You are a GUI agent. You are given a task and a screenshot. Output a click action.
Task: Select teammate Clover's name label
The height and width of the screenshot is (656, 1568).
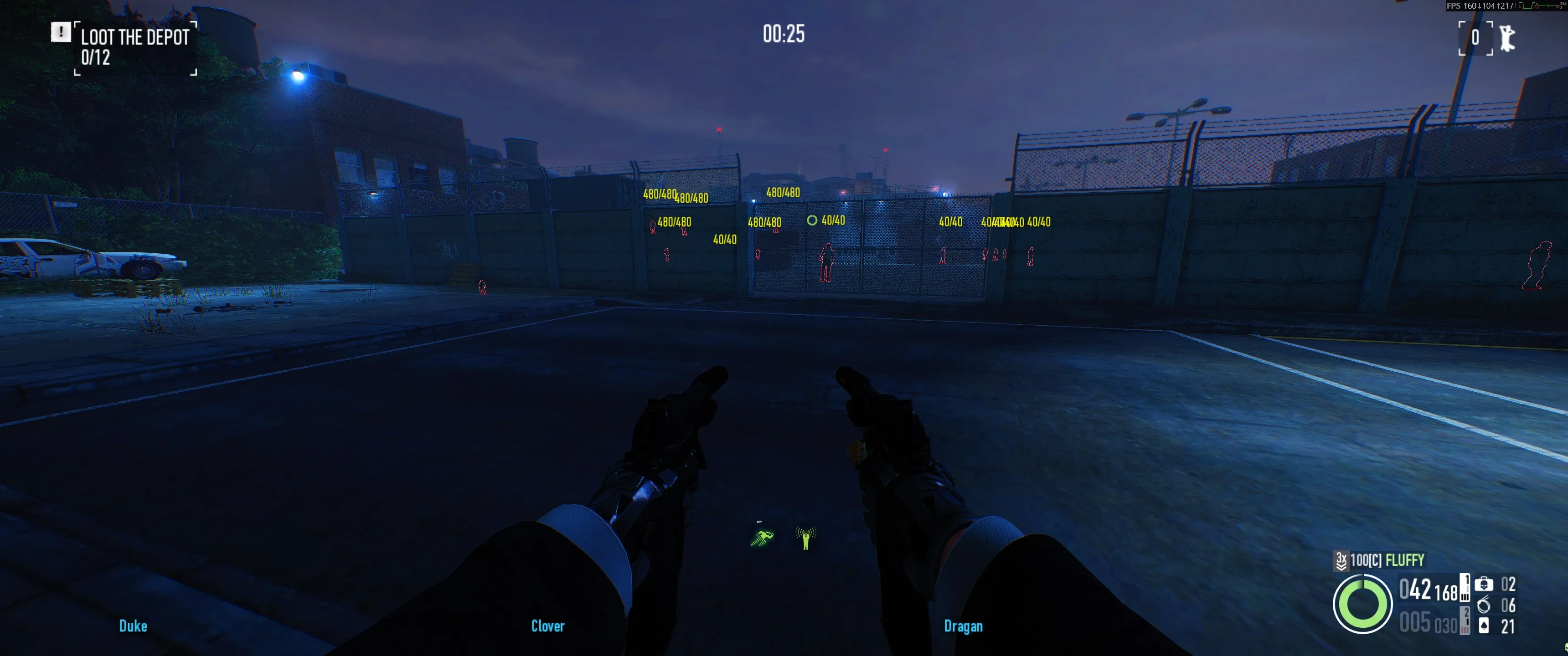pyautogui.click(x=548, y=626)
